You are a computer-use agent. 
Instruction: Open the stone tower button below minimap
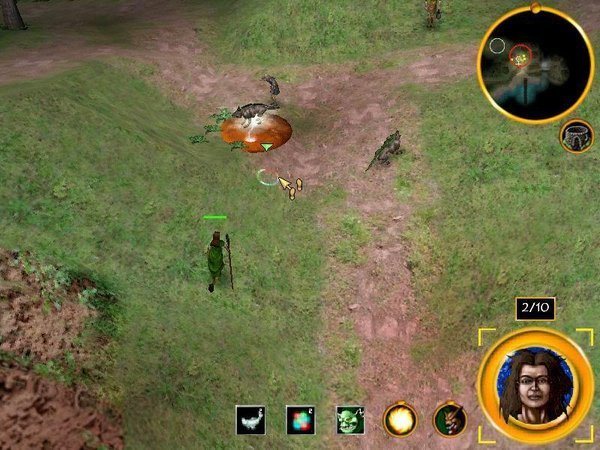[x=577, y=136]
